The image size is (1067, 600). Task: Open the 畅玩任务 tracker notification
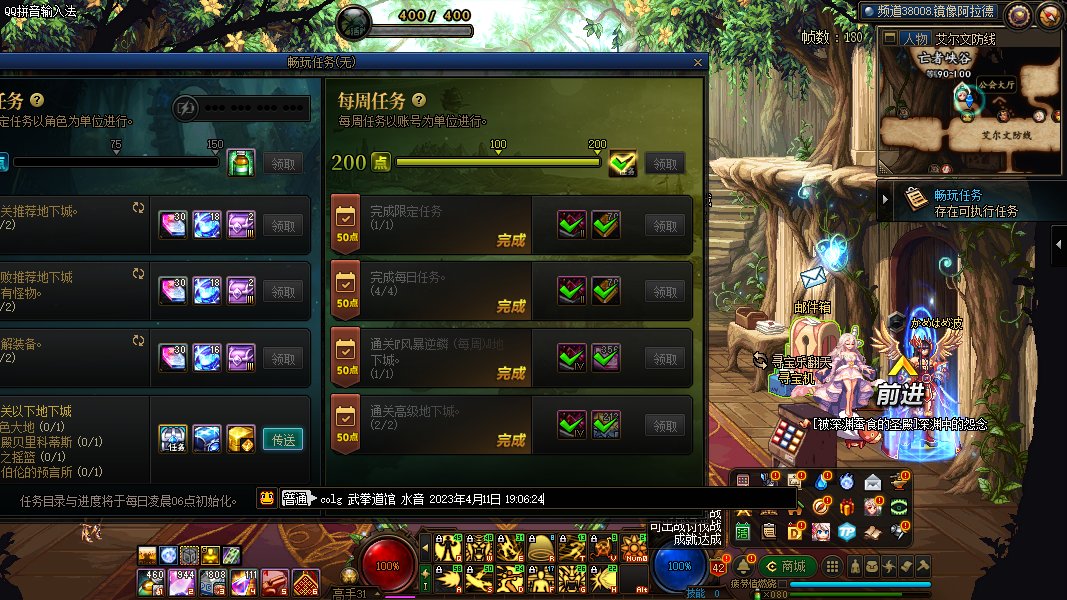coord(970,202)
